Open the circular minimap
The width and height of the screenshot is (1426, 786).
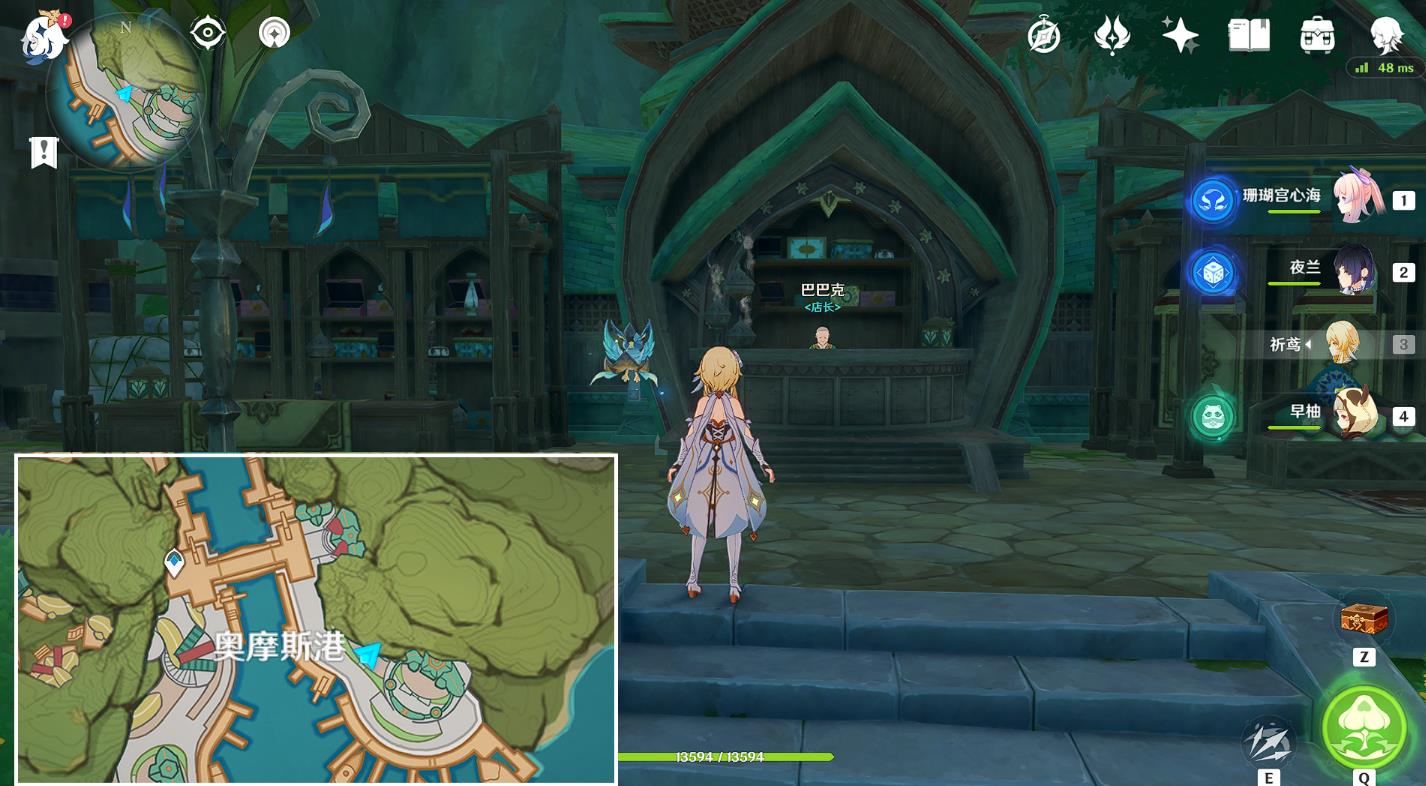[125, 93]
